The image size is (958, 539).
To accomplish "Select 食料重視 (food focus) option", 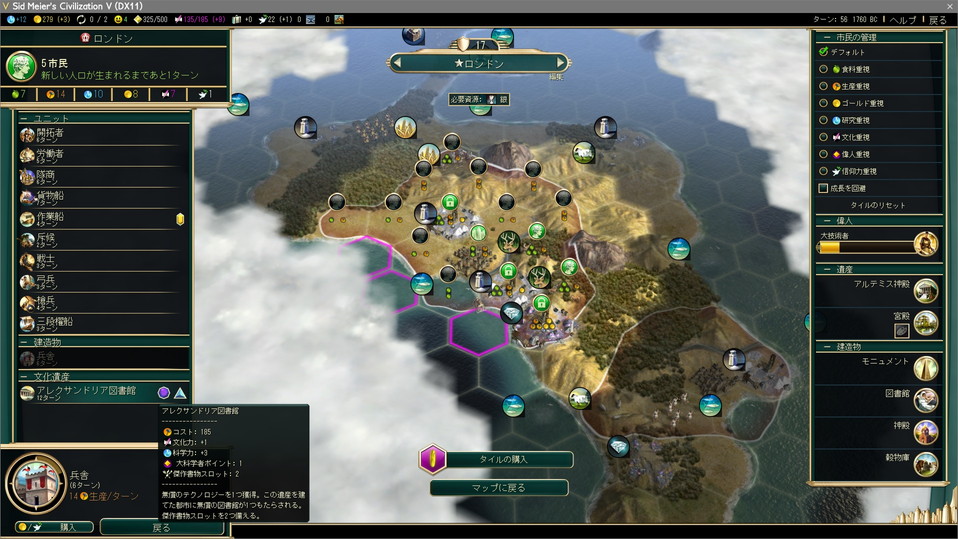I will click(x=824, y=69).
